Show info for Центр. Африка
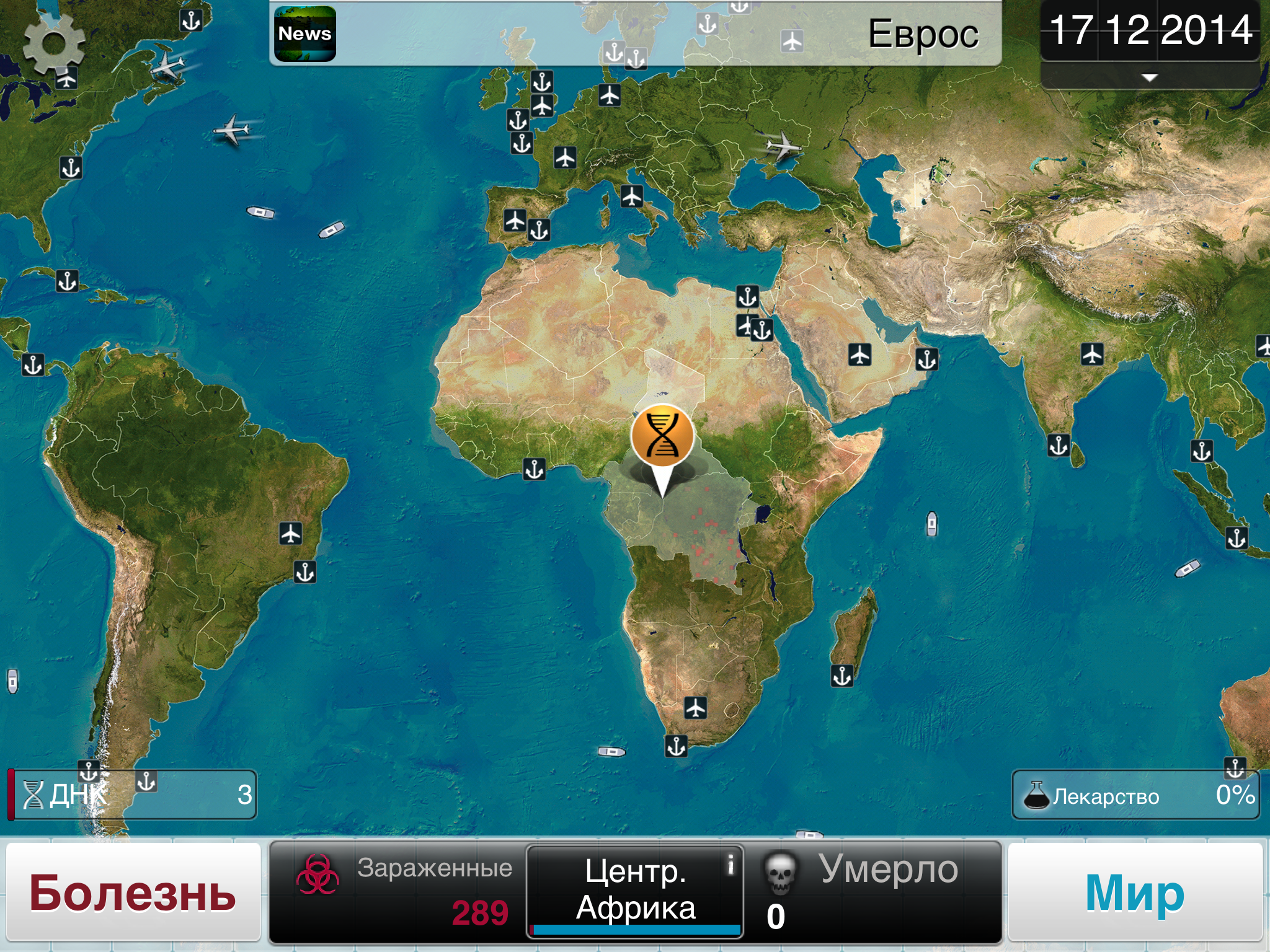 point(730,863)
